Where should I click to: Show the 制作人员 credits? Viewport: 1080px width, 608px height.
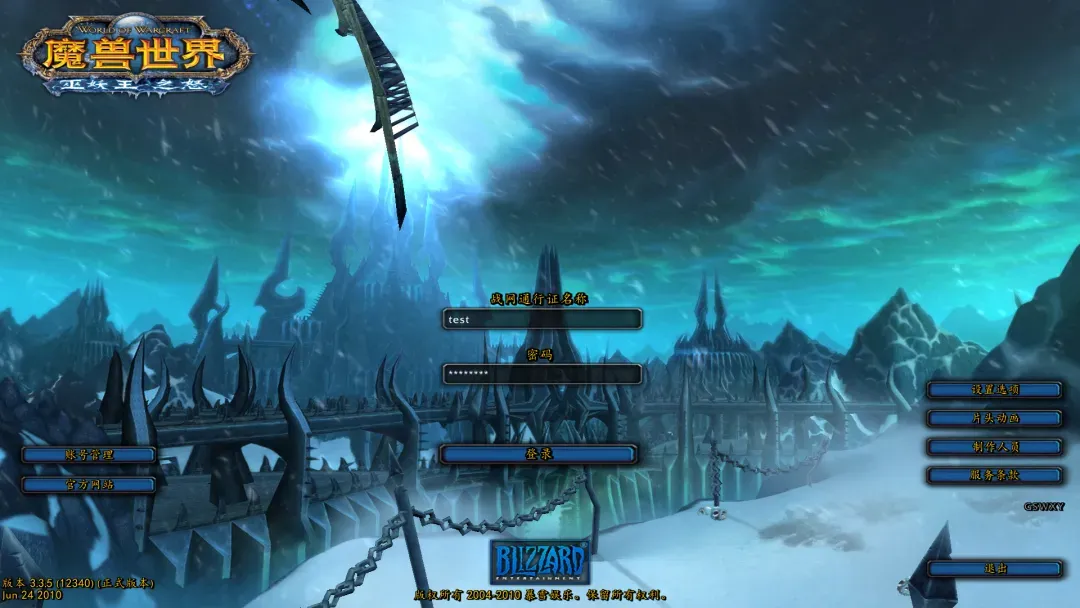click(x=994, y=447)
